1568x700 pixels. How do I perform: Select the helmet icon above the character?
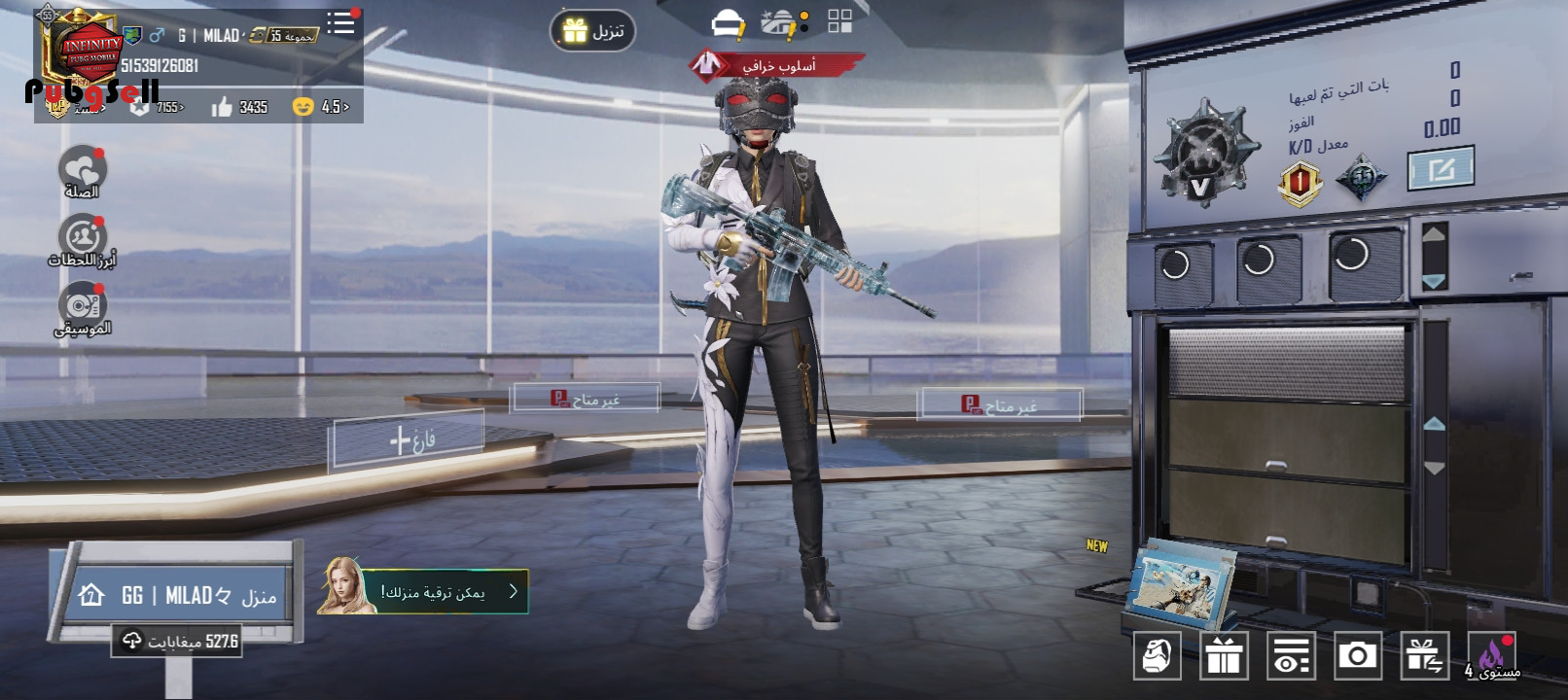pyautogui.click(x=728, y=22)
